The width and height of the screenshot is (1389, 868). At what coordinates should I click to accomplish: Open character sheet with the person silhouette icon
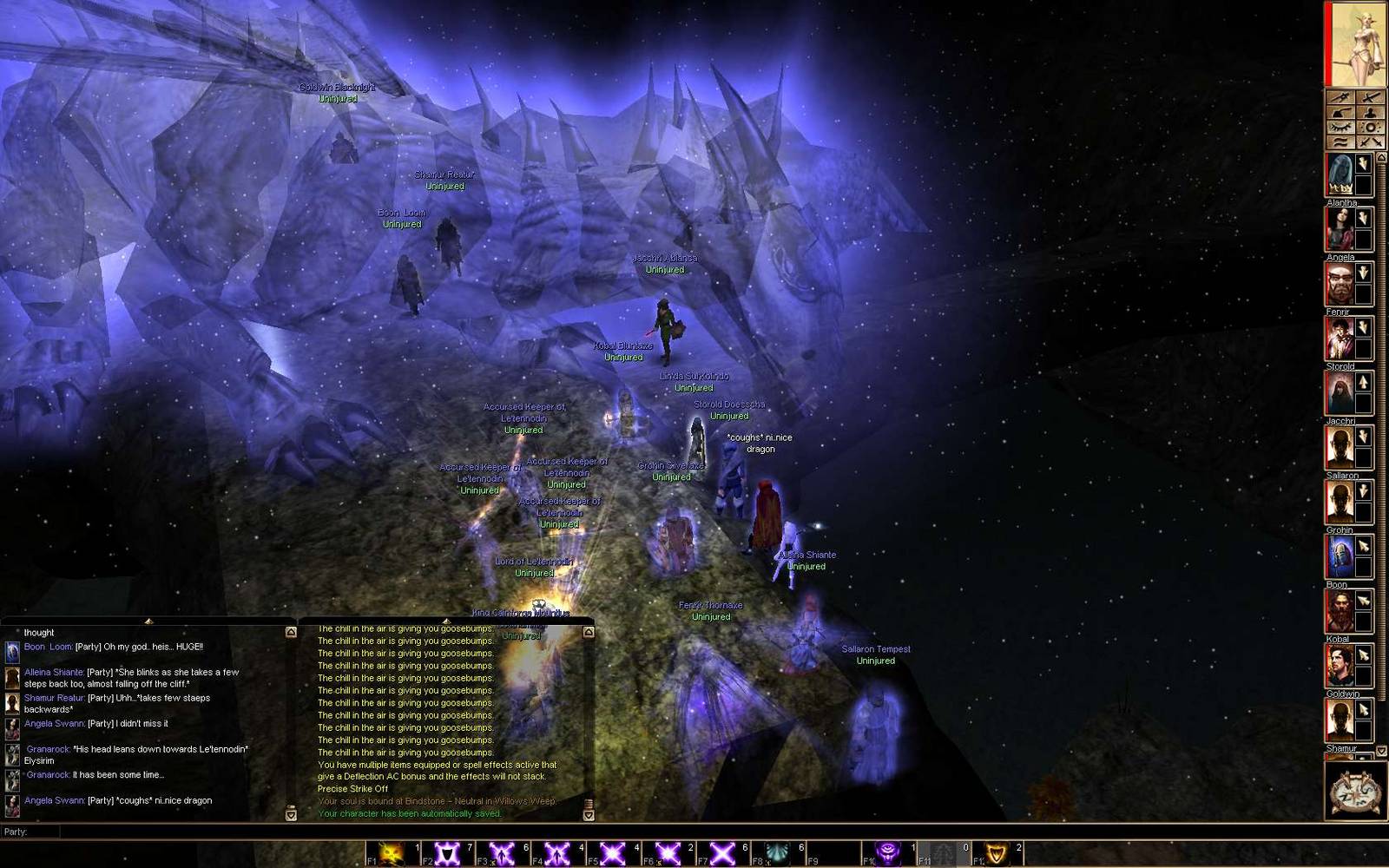[x=1370, y=113]
